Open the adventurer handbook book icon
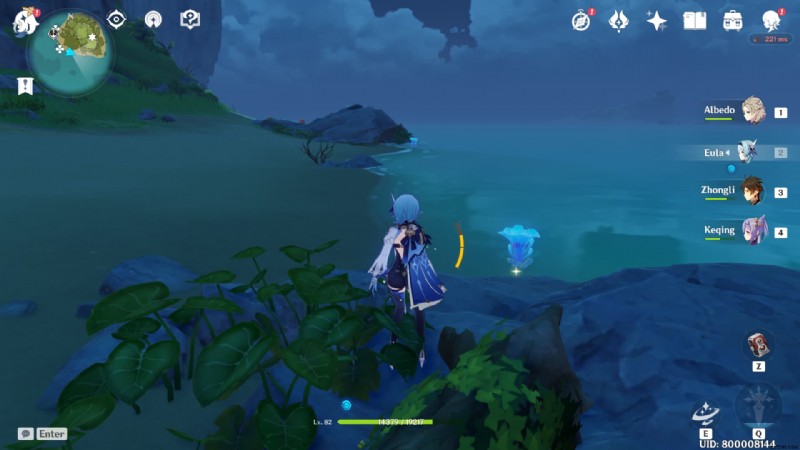 pyautogui.click(x=695, y=20)
